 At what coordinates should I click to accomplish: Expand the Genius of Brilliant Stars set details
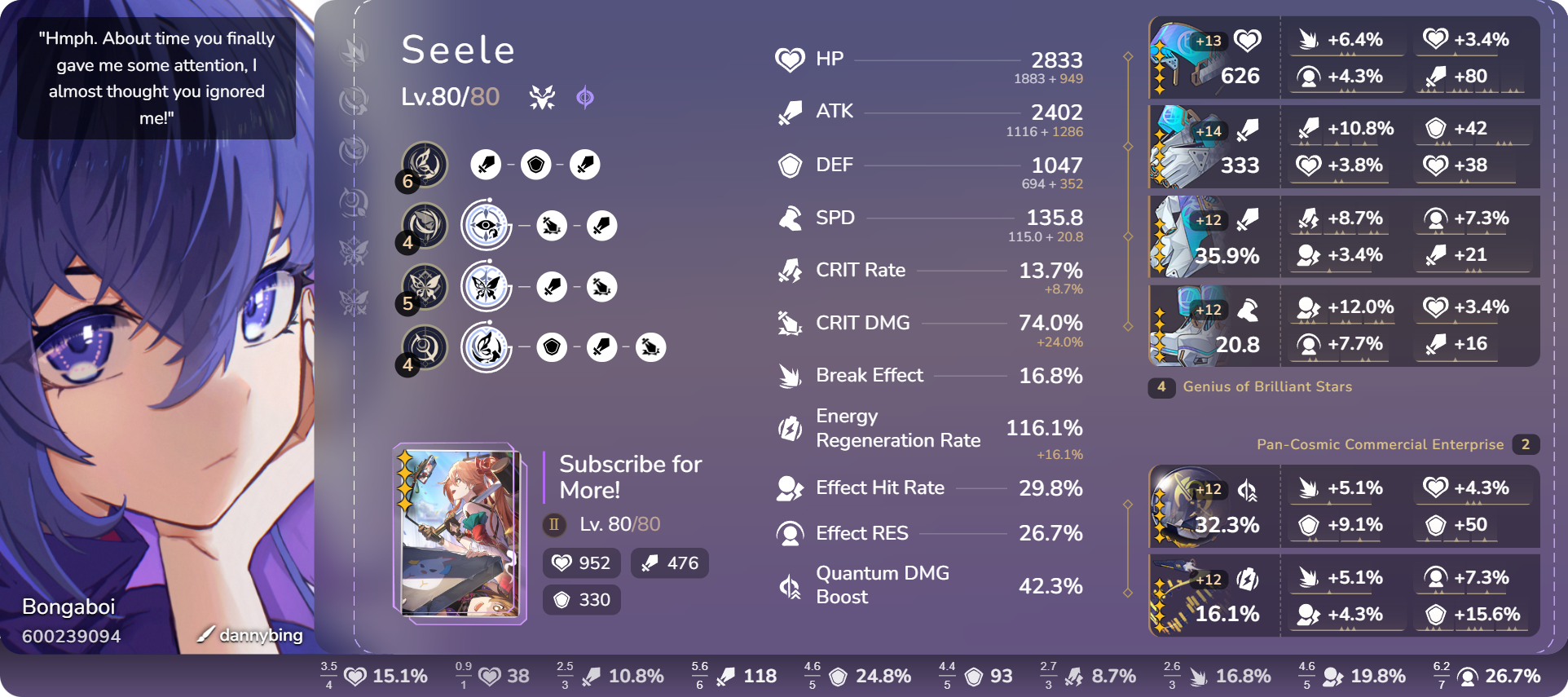pos(1266,387)
